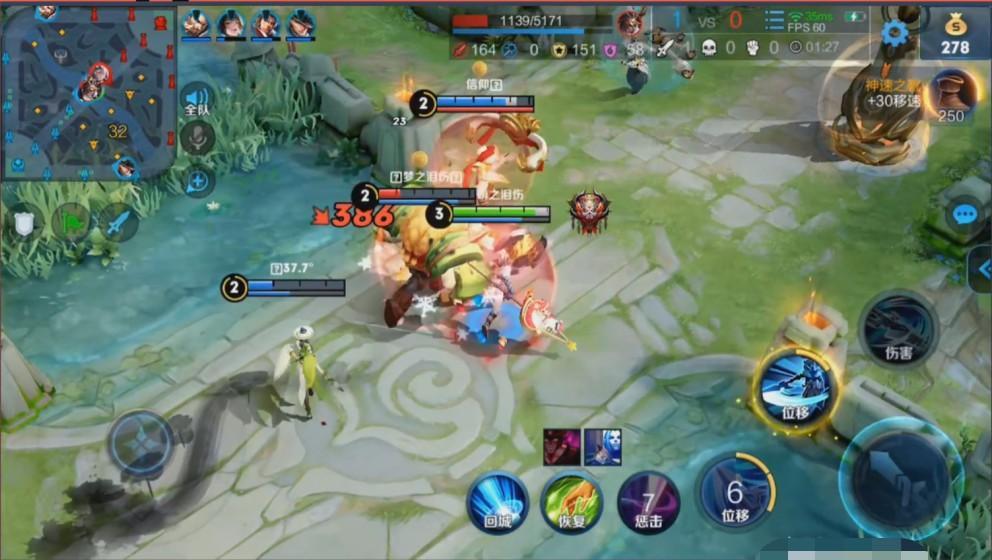This screenshot has width=992, height=560.
Task: Send the white shield defend signal
Action: [x=24, y=221]
